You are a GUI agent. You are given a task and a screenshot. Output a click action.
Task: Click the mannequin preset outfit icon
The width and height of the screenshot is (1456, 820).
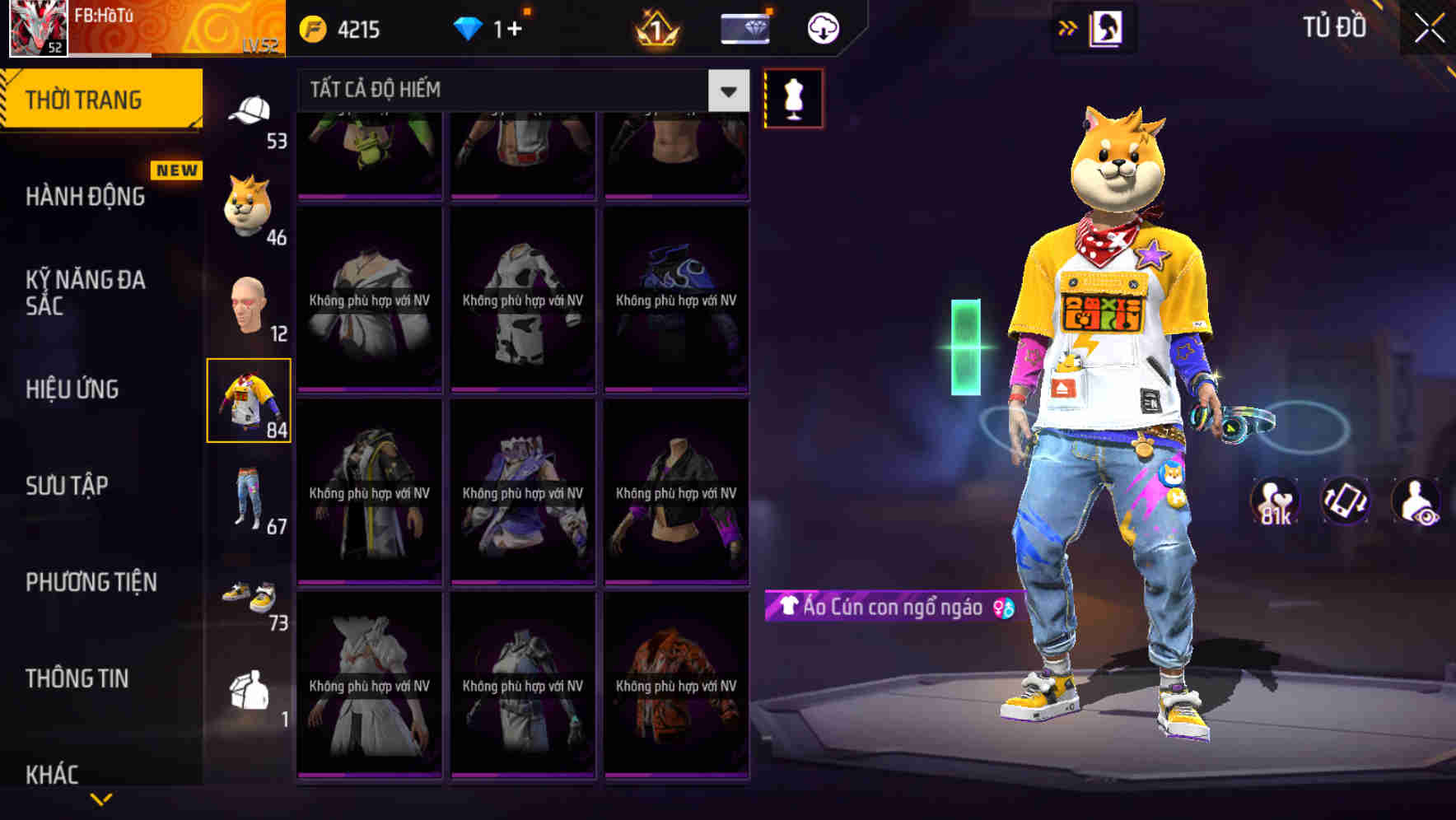click(x=793, y=97)
